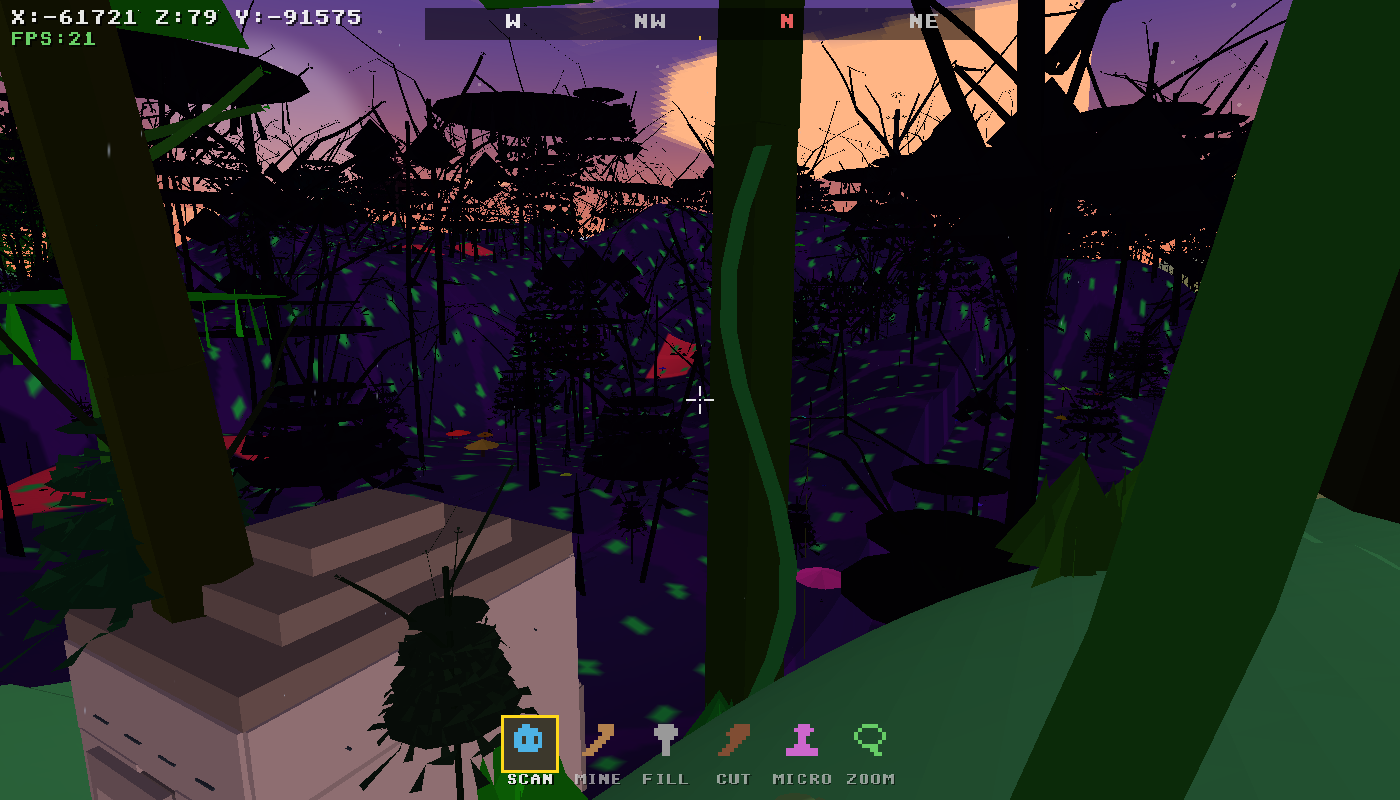This screenshot has width=1400, height=800.
Task: Toggle the gray FILL mode on
Action: pyautogui.click(x=666, y=741)
